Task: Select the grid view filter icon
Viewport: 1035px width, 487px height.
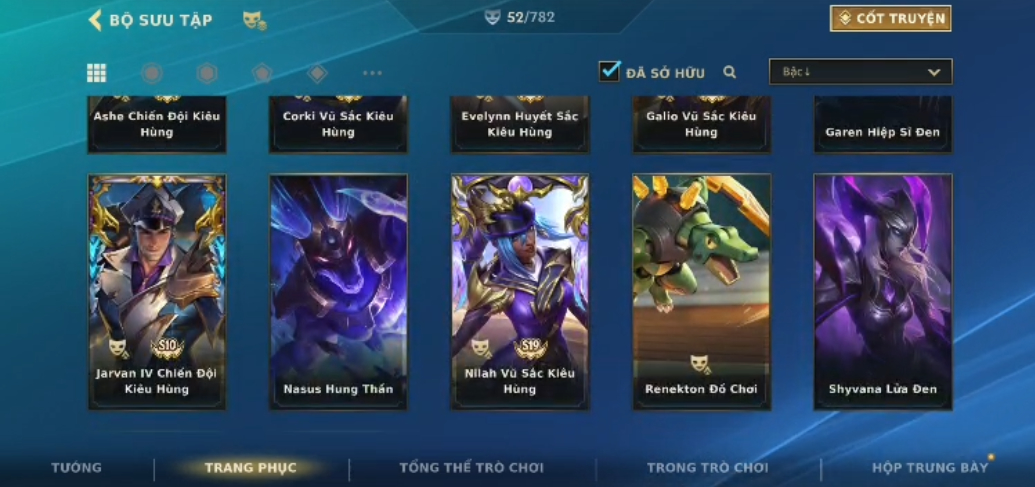Action: 96,73
